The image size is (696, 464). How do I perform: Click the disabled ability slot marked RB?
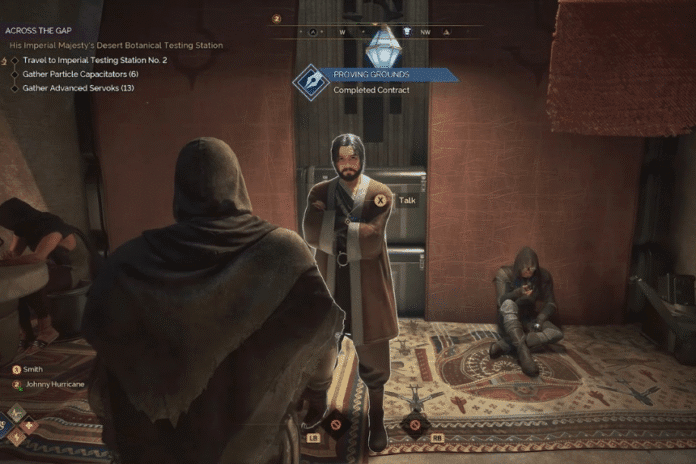pos(415,424)
